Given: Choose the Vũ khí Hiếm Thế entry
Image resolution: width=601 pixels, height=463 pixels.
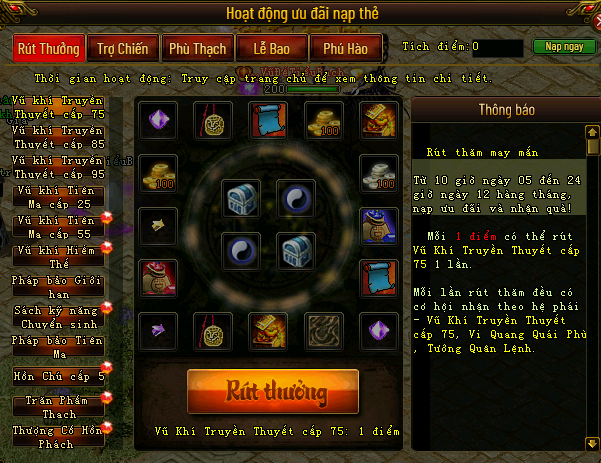Looking at the screenshot, I should pyautogui.click(x=60, y=254).
